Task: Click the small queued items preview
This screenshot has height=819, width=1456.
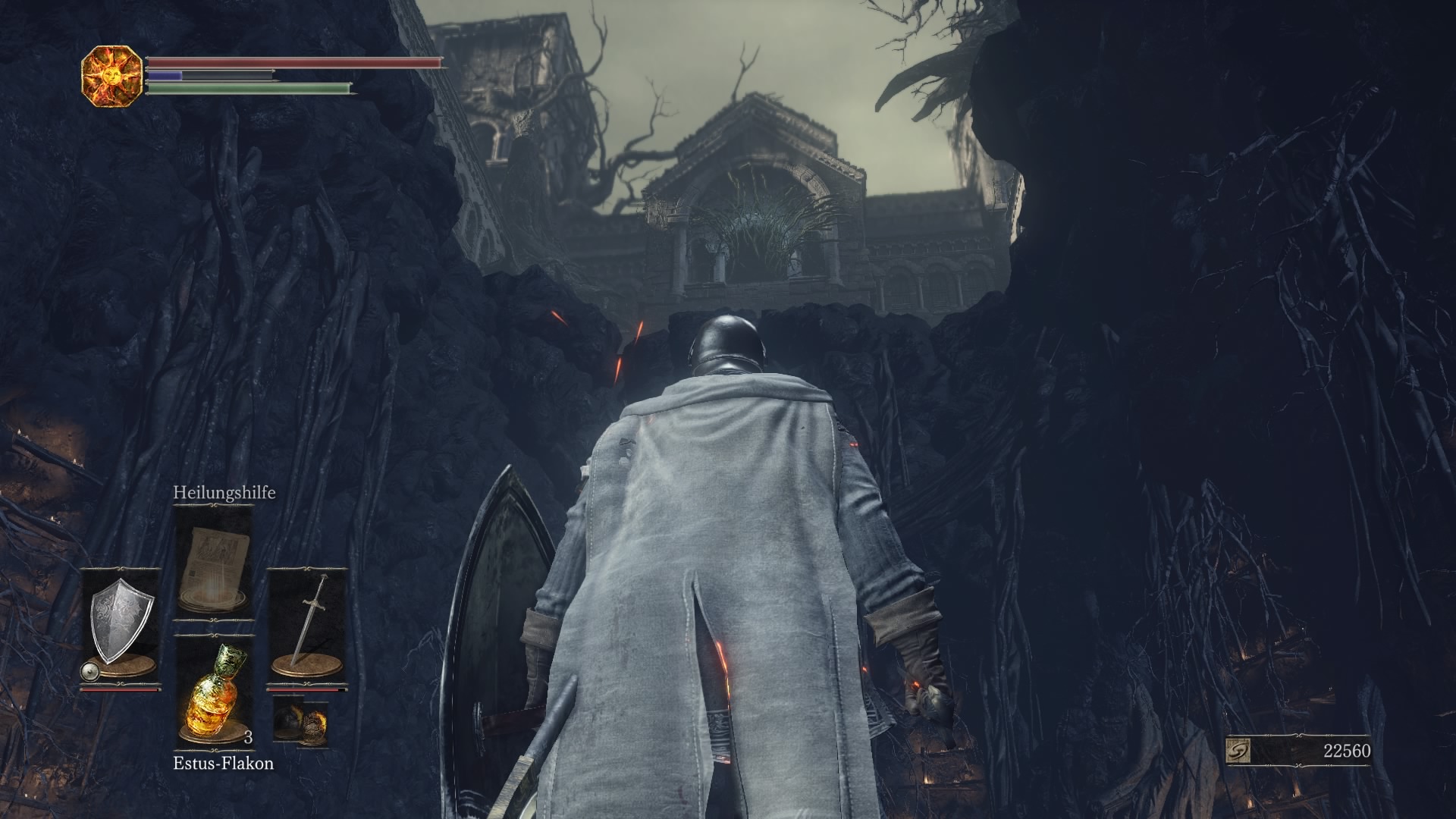Action: point(300,722)
